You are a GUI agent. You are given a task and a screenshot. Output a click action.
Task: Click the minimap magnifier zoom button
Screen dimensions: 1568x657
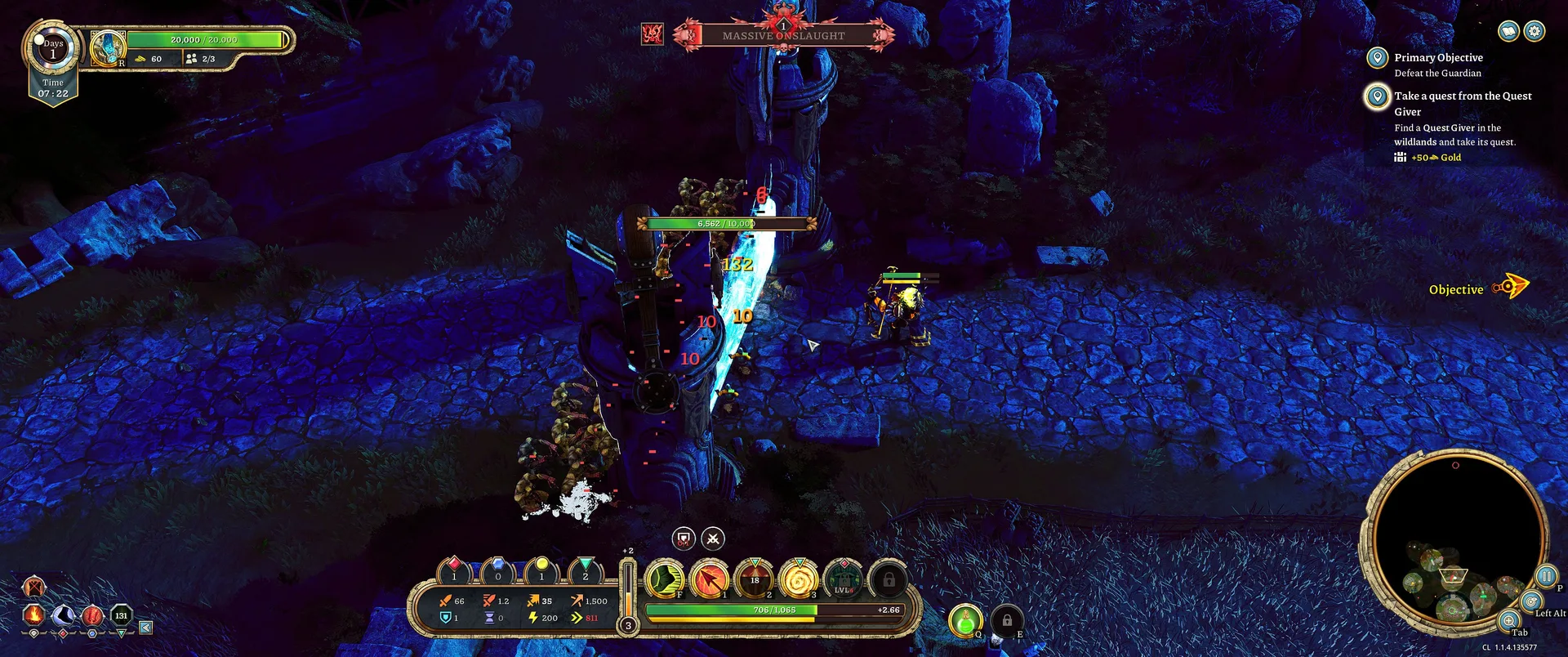pyautogui.click(x=1509, y=620)
